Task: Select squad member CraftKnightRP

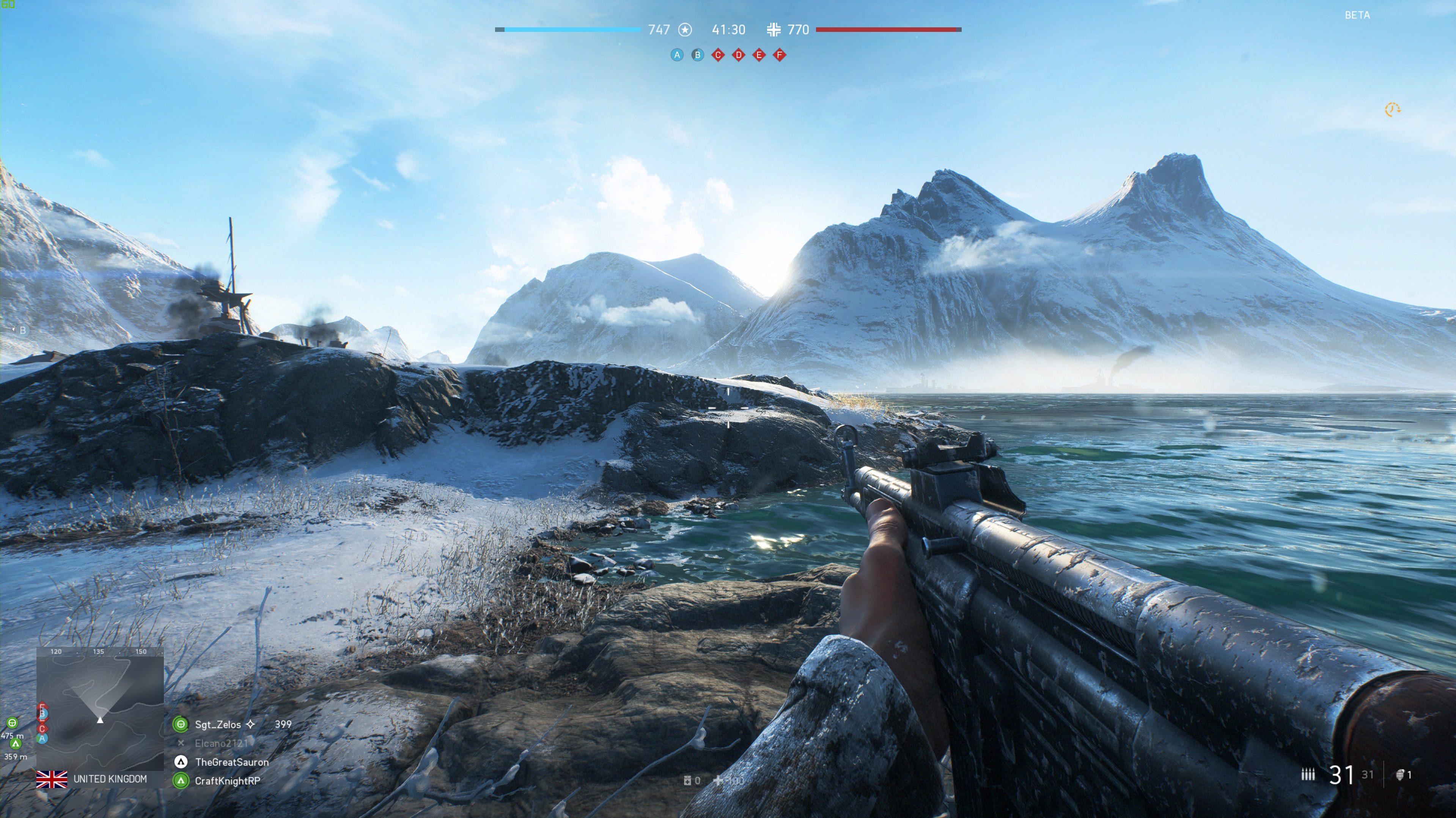Action: (x=227, y=781)
